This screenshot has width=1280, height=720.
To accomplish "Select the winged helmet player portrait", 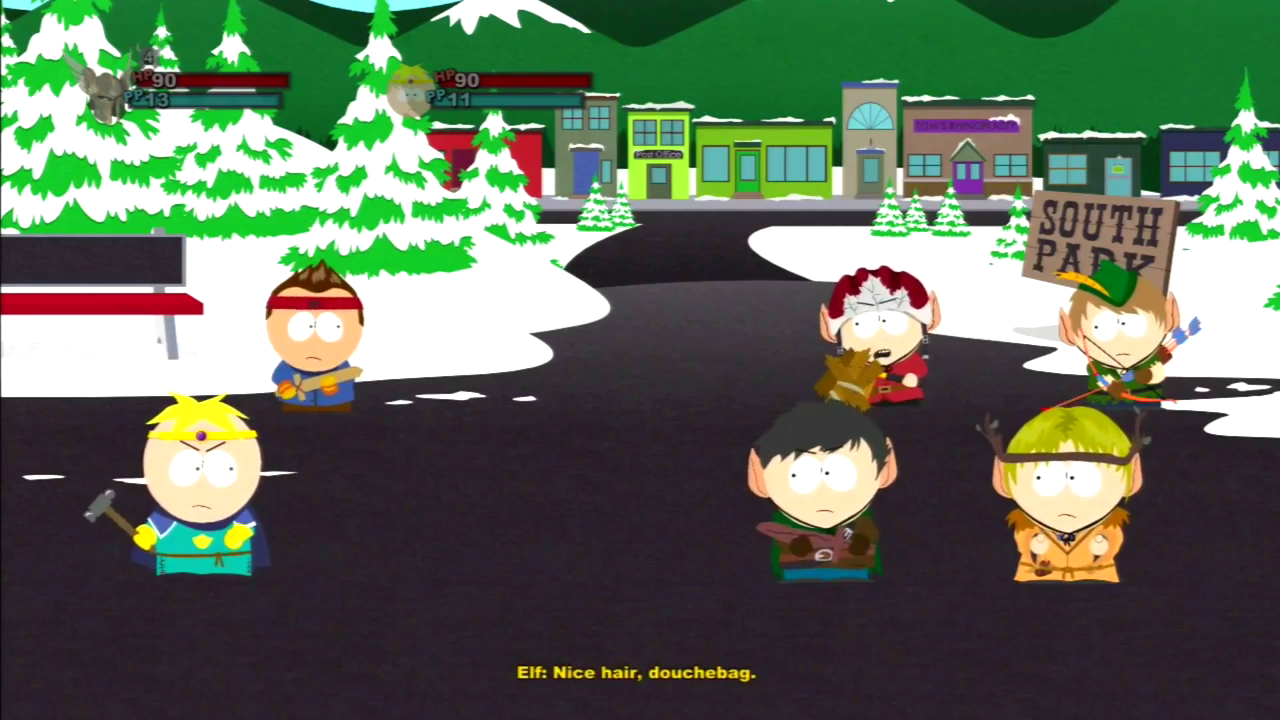I will (x=103, y=92).
